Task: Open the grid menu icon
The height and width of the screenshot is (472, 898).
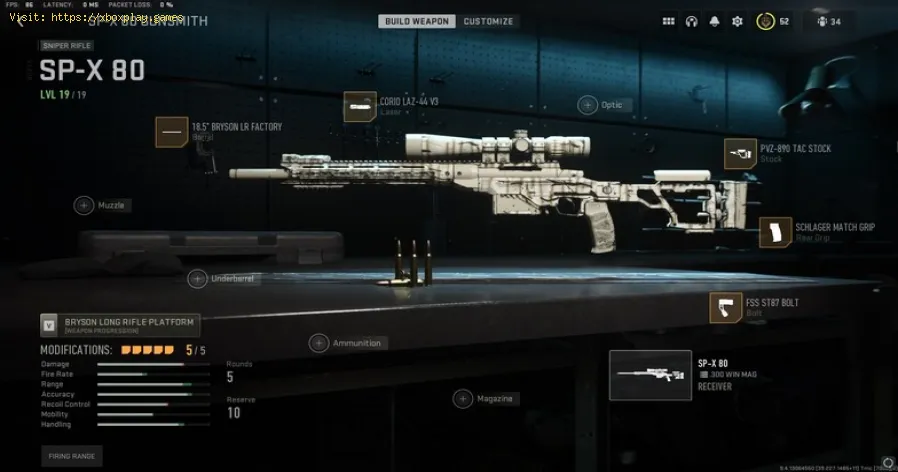Action: [668, 21]
